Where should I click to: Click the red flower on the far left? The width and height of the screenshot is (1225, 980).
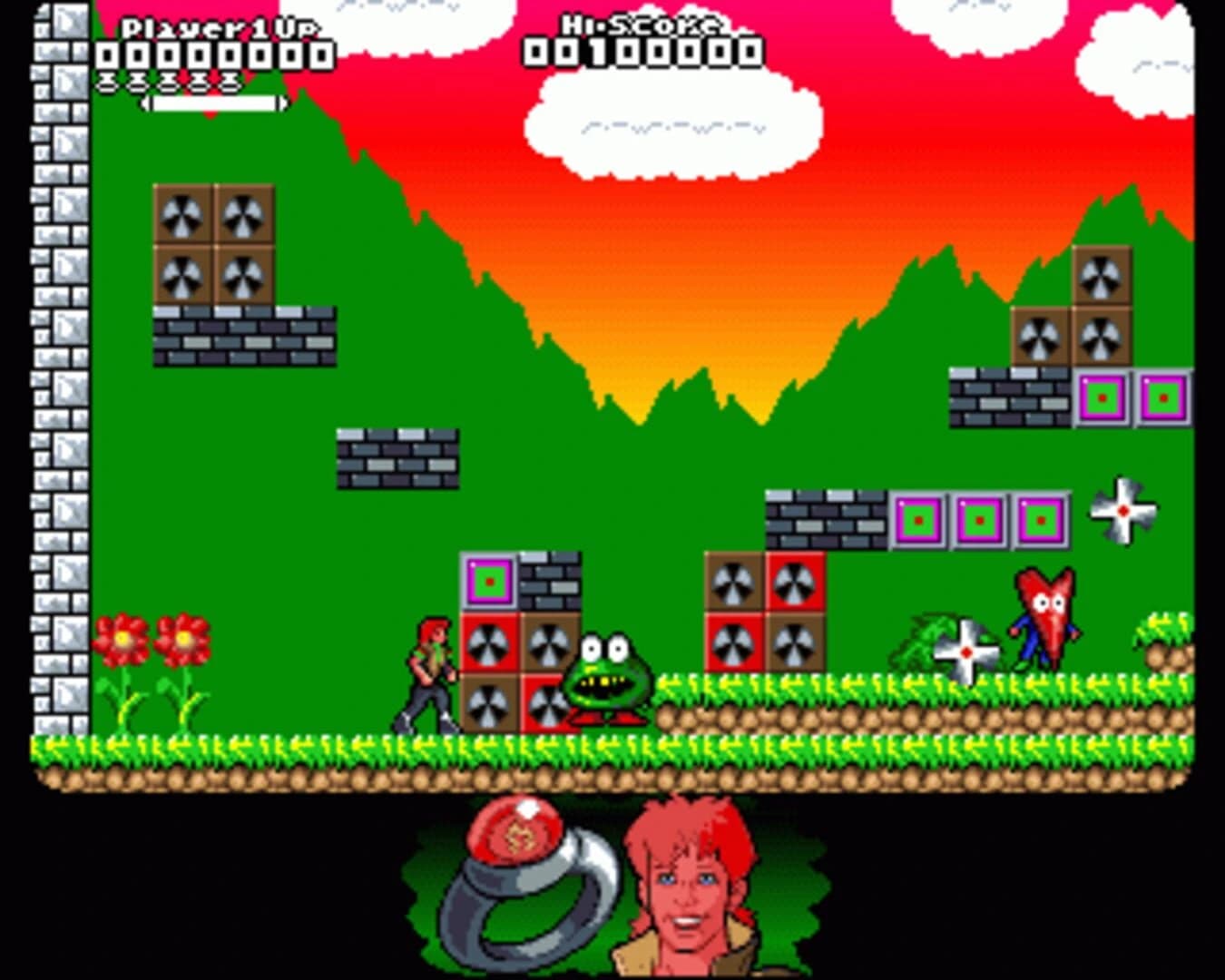pyautogui.click(x=121, y=640)
